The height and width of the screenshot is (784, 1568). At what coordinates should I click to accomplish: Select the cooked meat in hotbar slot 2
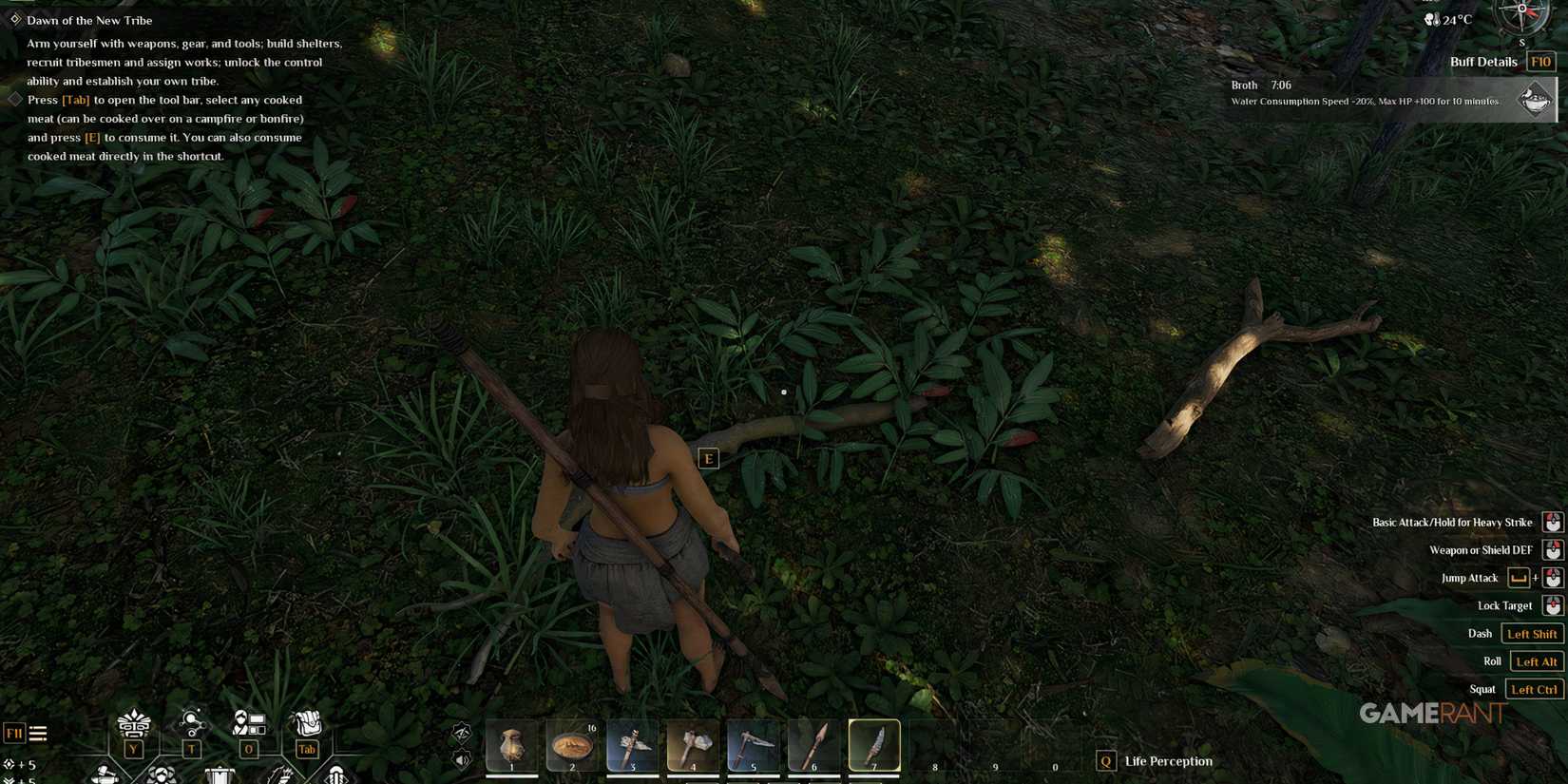click(572, 745)
